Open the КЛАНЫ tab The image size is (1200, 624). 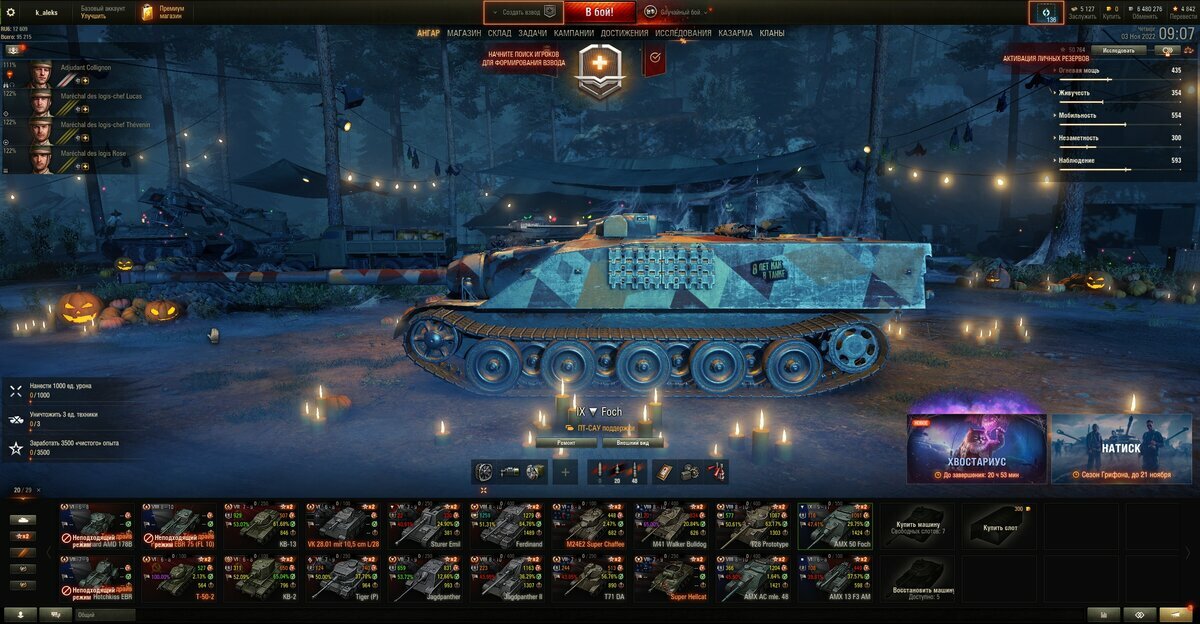pos(772,33)
